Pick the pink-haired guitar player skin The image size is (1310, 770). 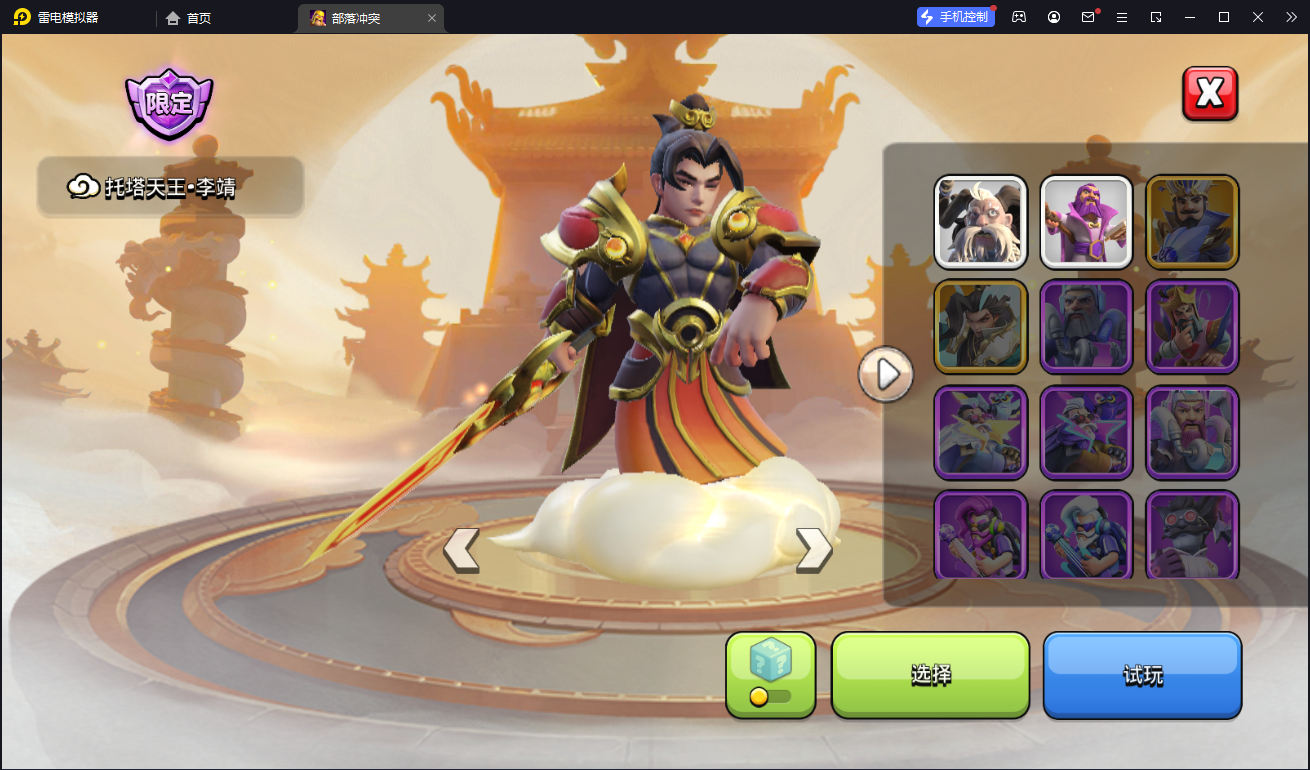980,534
